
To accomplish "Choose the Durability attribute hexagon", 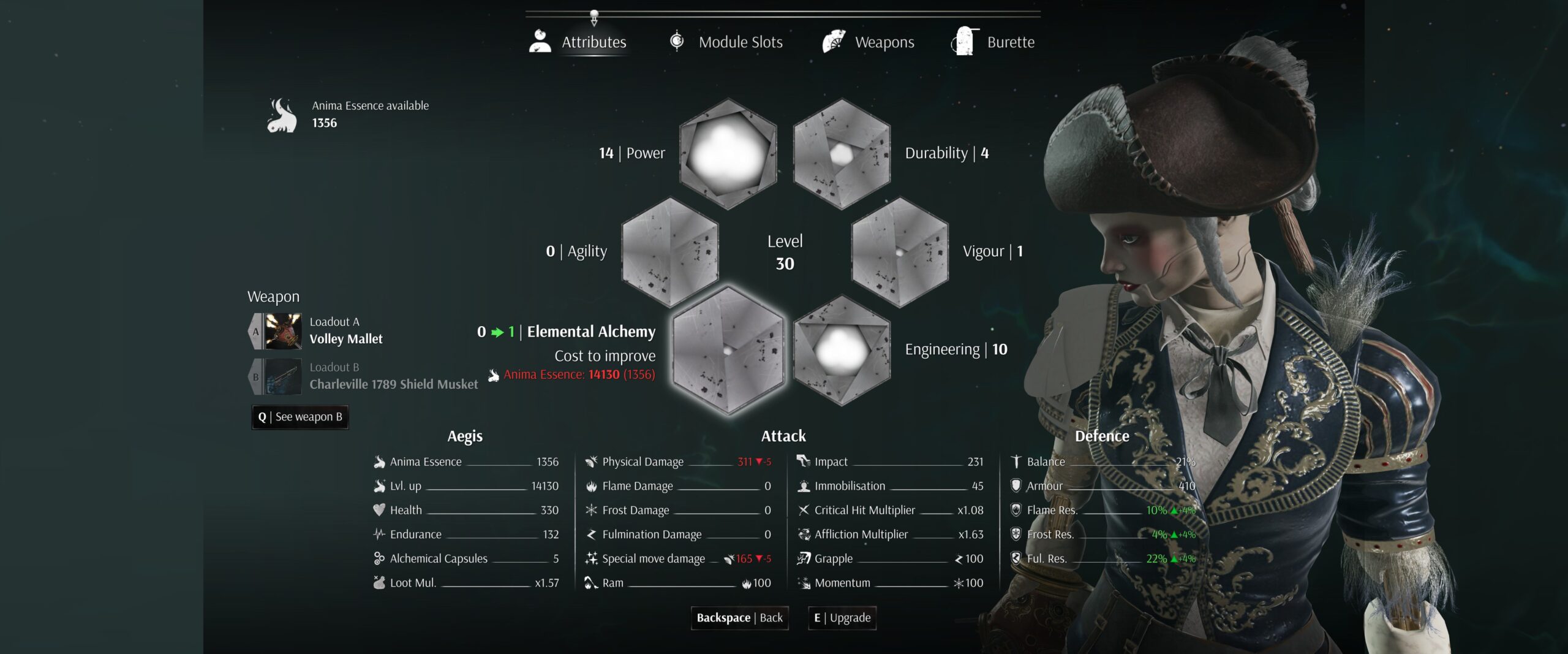I will tap(842, 153).
